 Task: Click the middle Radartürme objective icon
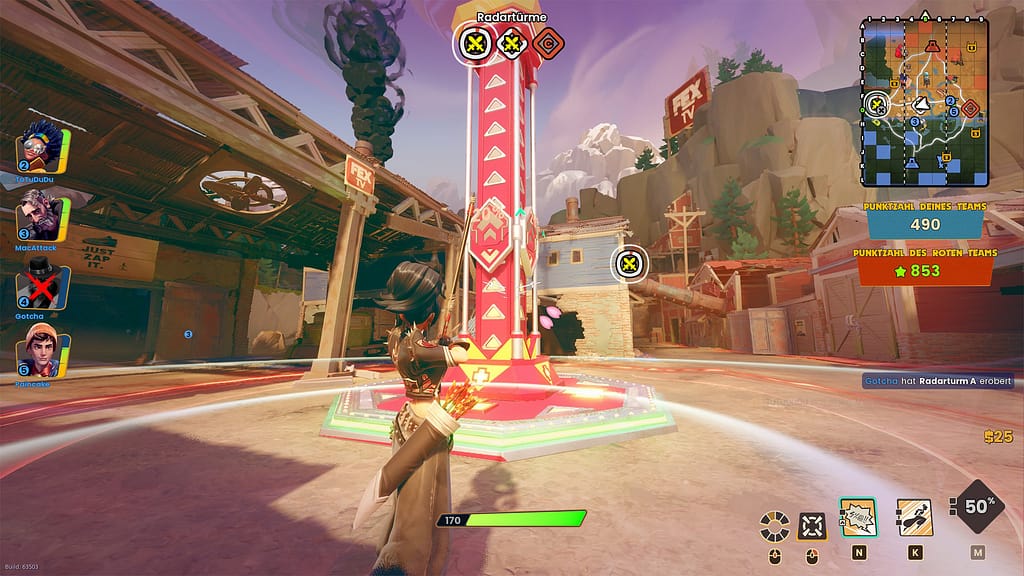click(x=512, y=43)
